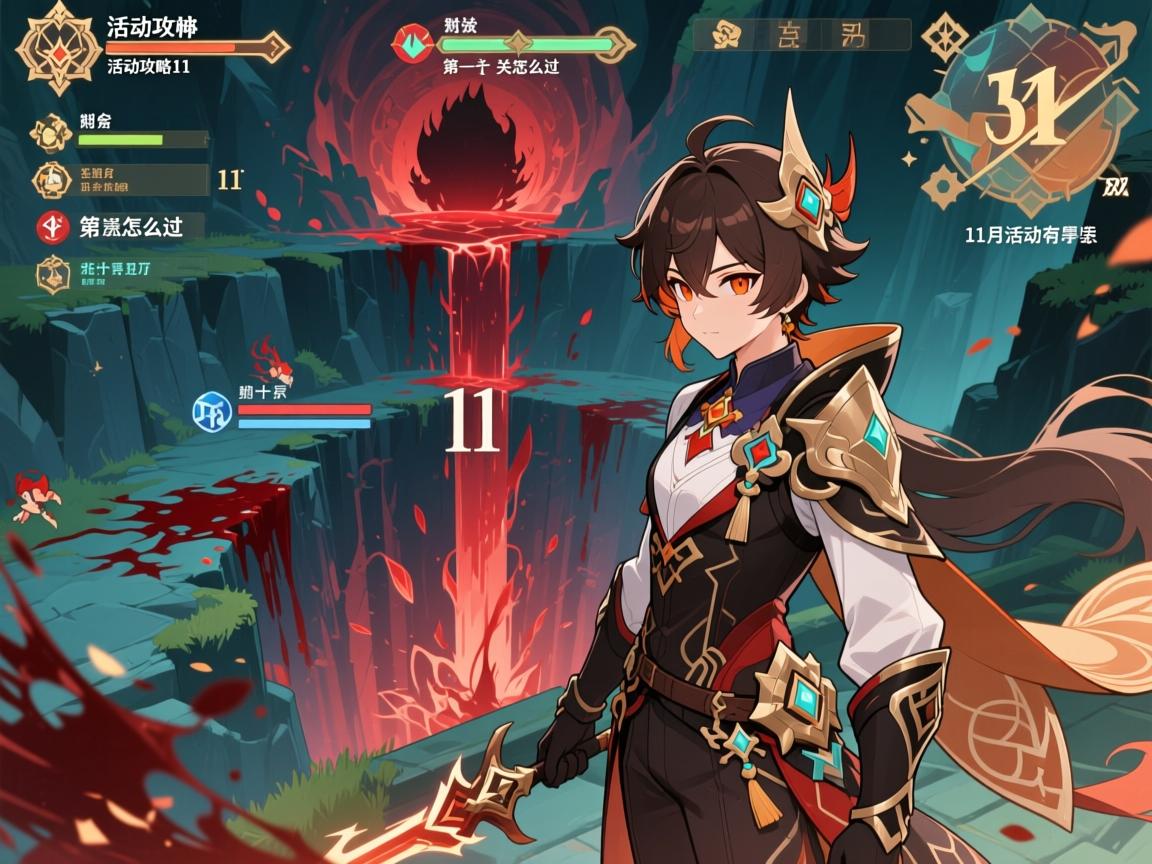Image resolution: width=1152 pixels, height=864 pixels.
Task: Select the gold flower icon above the green bar
Action: click(49, 132)
